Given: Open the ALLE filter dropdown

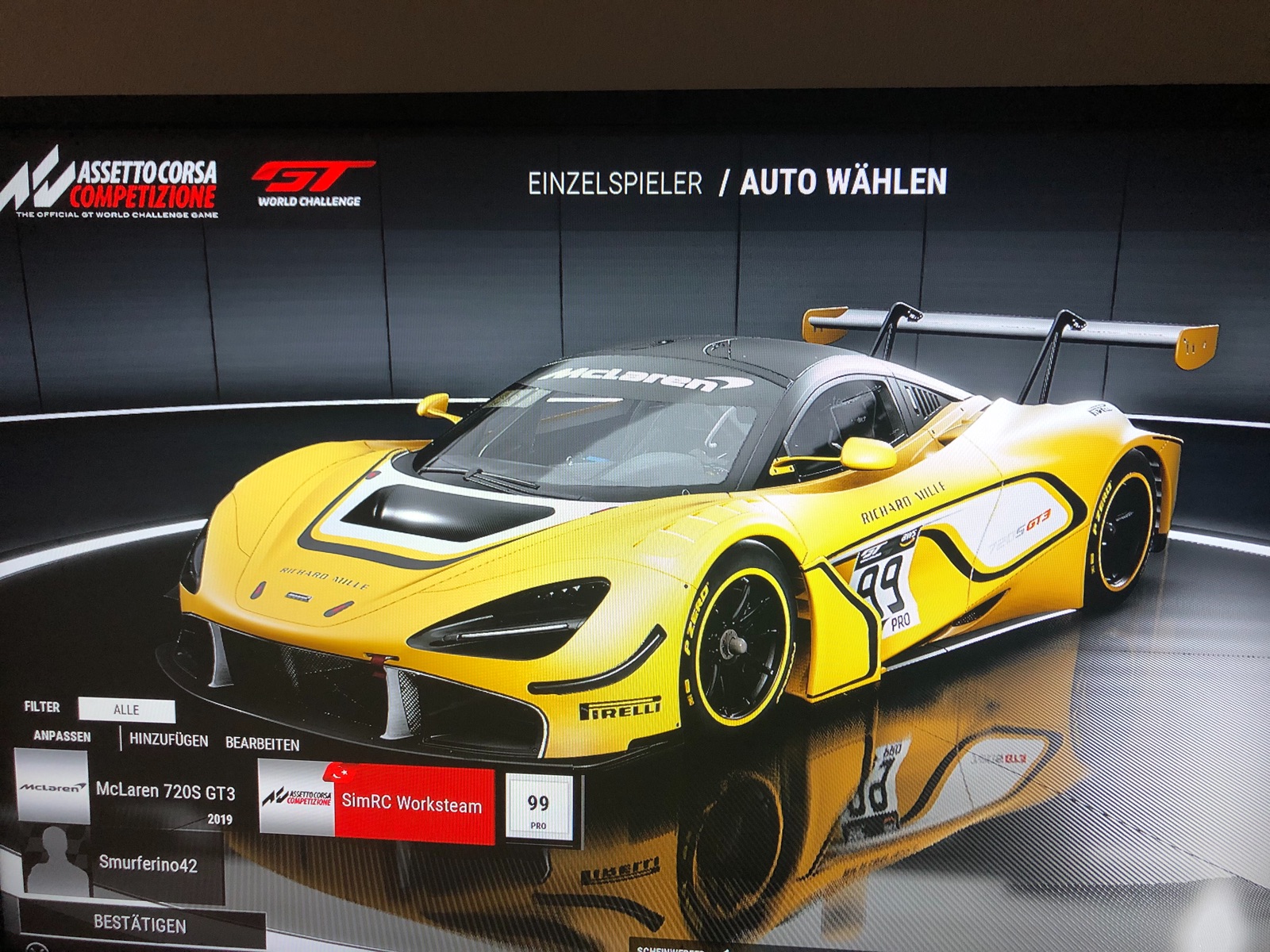Looking at the screenshot, I should click(x=127, y=710).
